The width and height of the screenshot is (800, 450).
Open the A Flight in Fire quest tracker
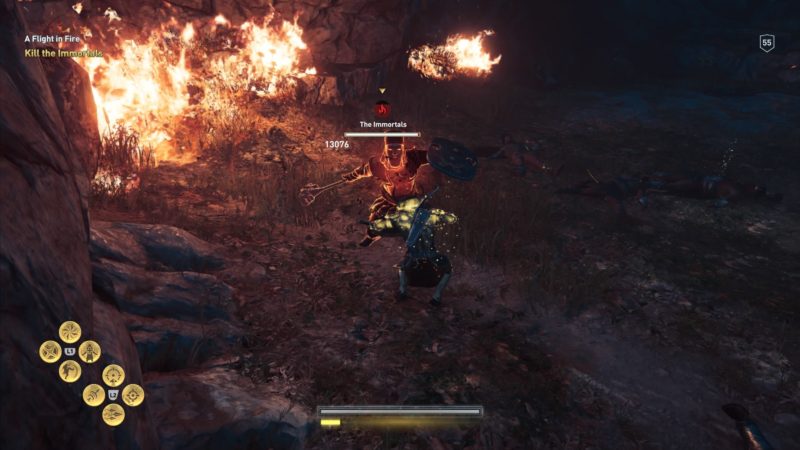pyautogui.click(x=59, y=40)
